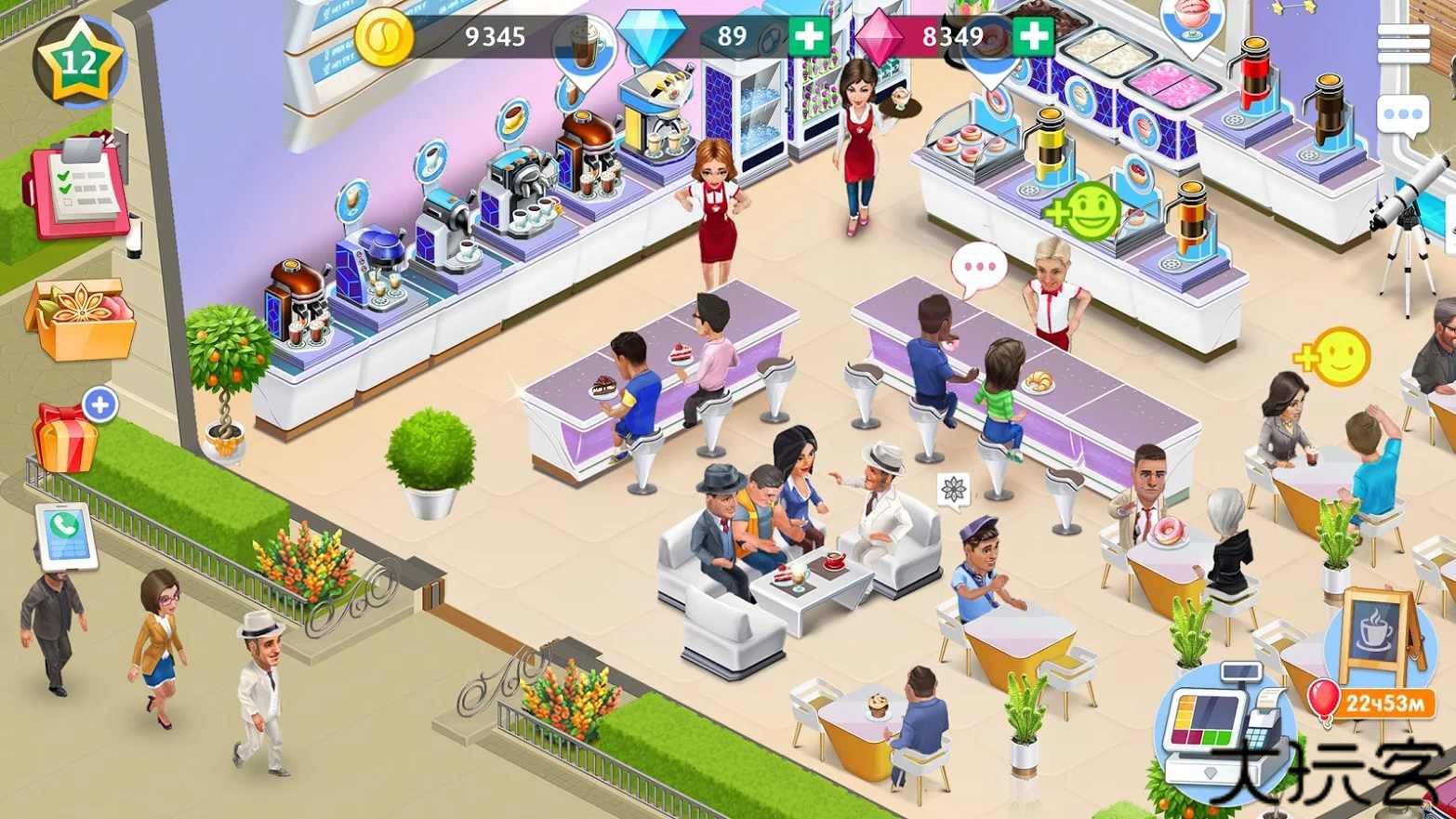This screenshot has width=1456, height=819.
Task: Add more pink rubies with plus button
Action: (x=1032, y=36)
